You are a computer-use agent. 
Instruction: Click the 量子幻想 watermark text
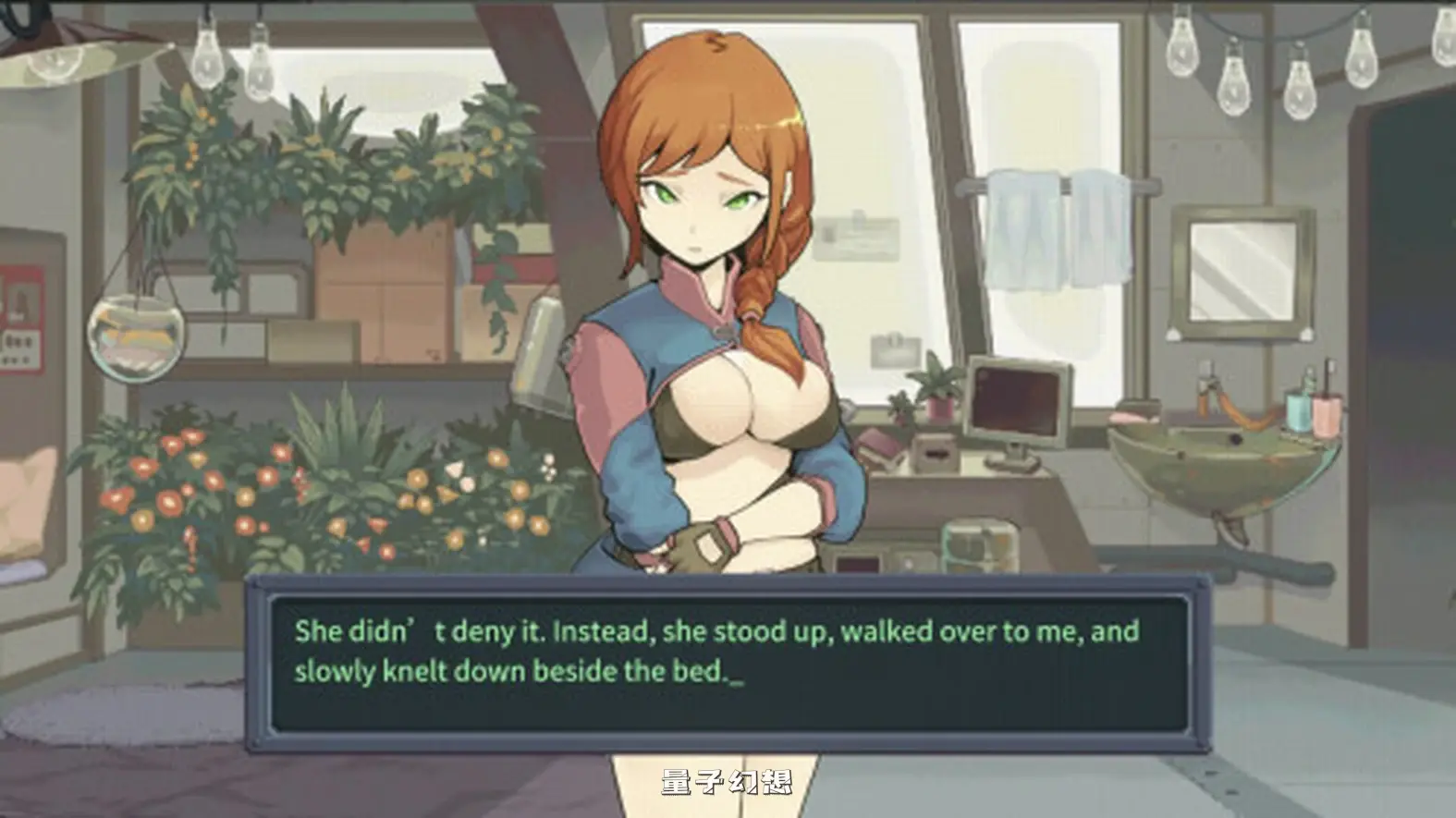click(728, 781)
